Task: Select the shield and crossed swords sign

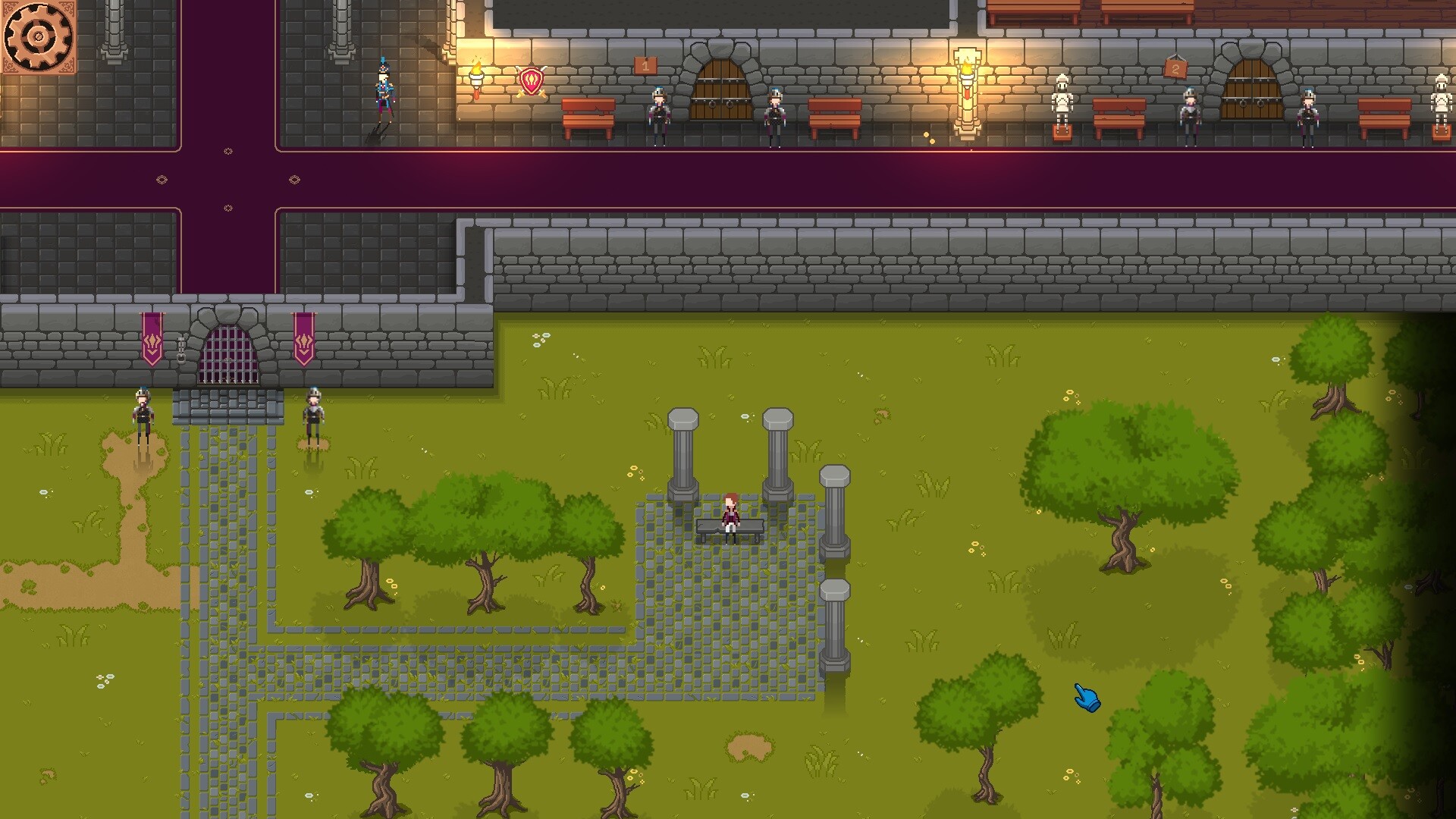Action: (531, 80)
